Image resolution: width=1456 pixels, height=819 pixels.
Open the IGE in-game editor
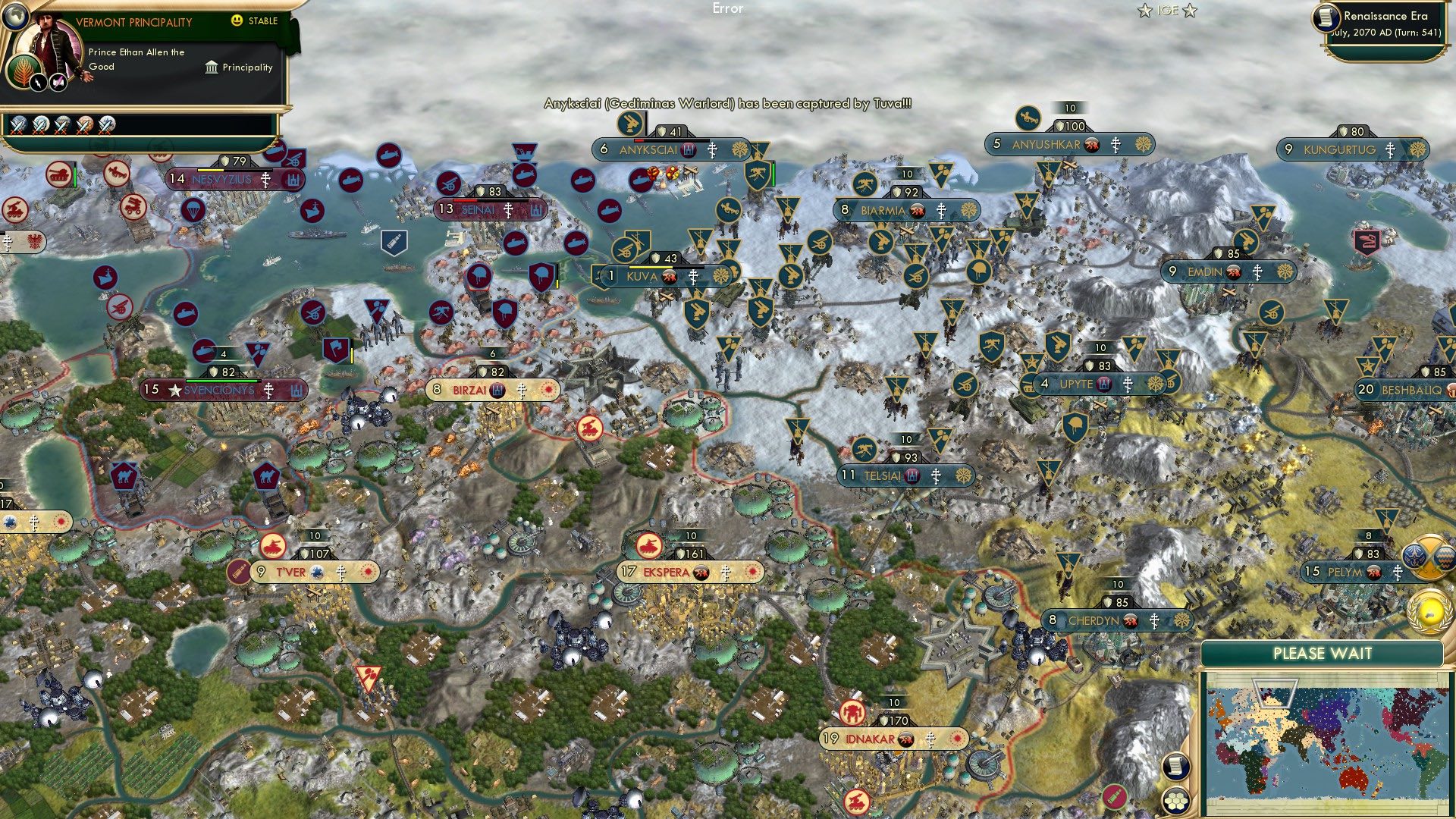coord(1167,11)
